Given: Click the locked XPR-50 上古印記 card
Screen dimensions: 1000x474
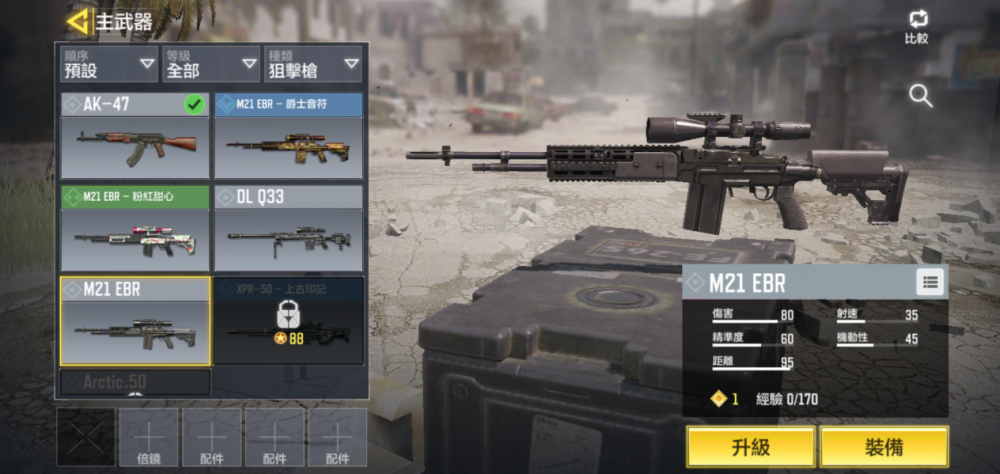Looking at the screenshot, I should (288, 320).
